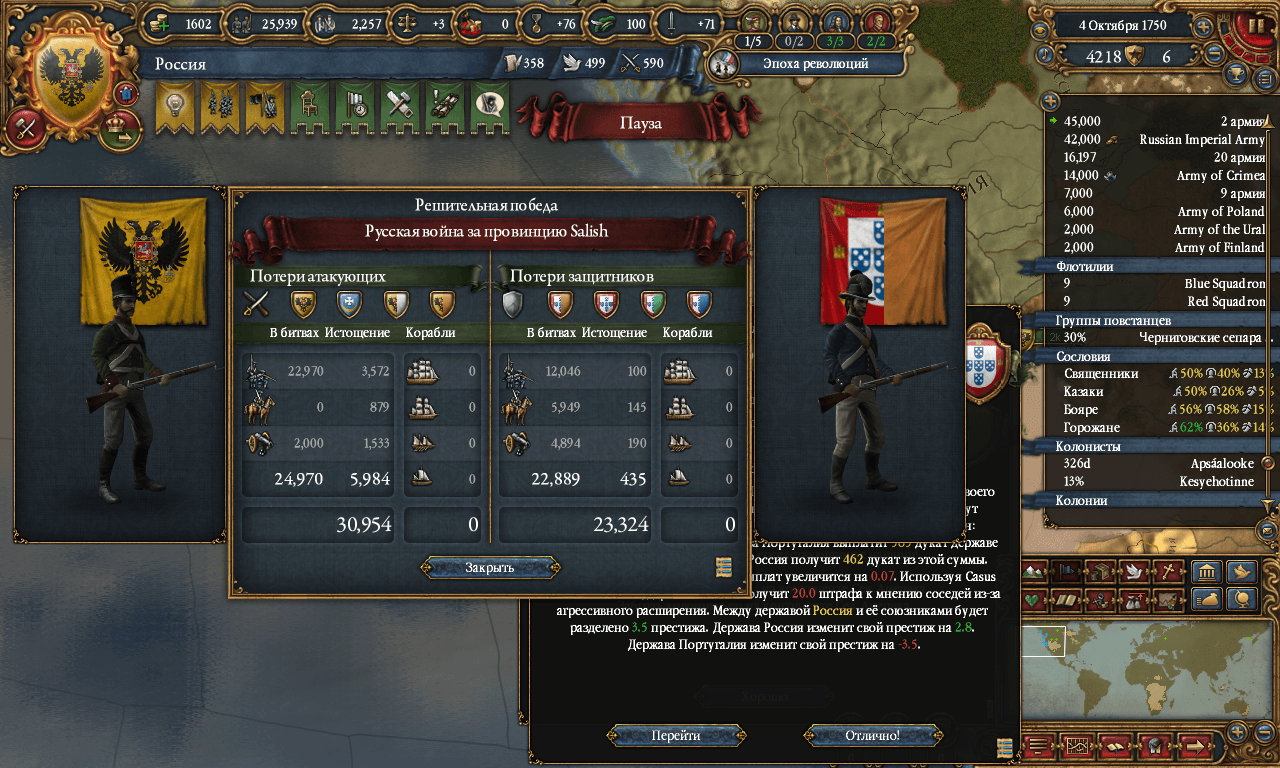Select the Russian Imperial Army row
The height and width of the screenshot is (768, 1280).
click(x=1160, y=140)
